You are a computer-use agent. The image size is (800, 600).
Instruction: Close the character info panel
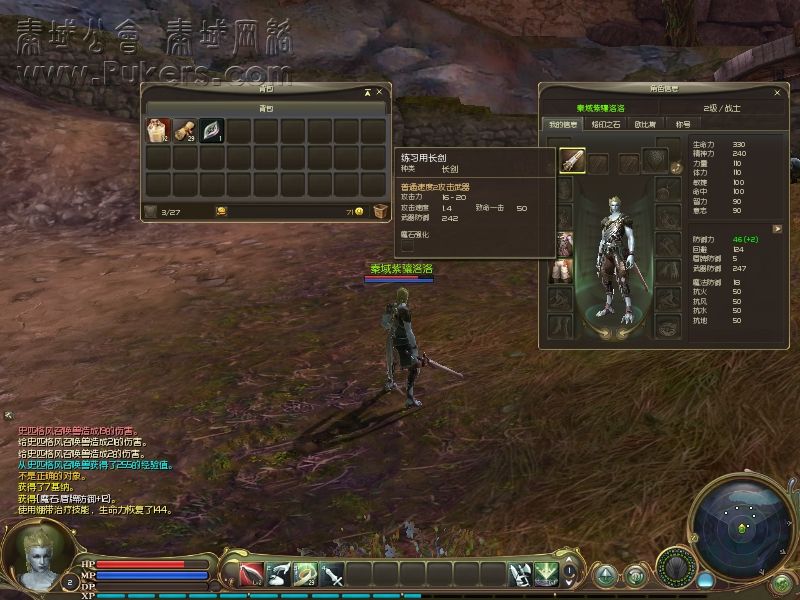(776, 92)
